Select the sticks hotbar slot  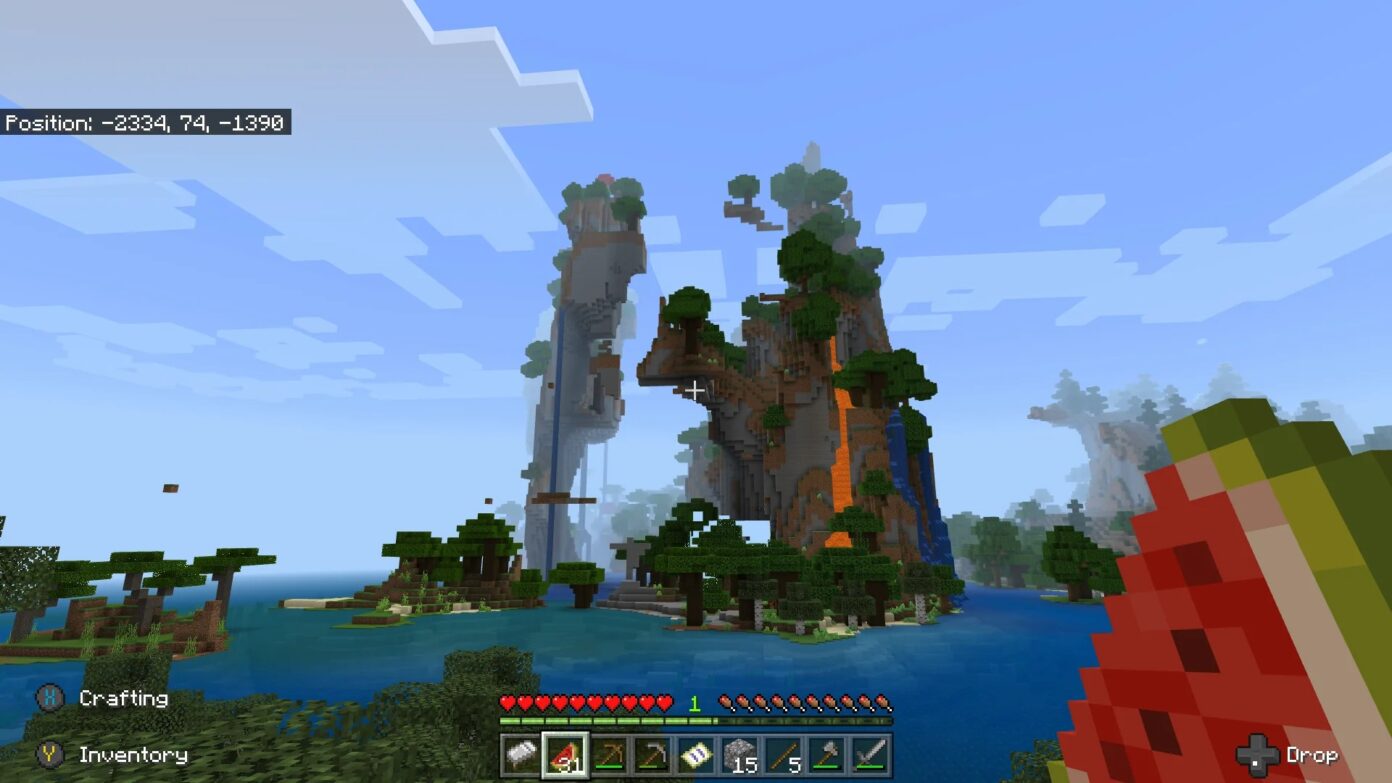pos(784,755)
